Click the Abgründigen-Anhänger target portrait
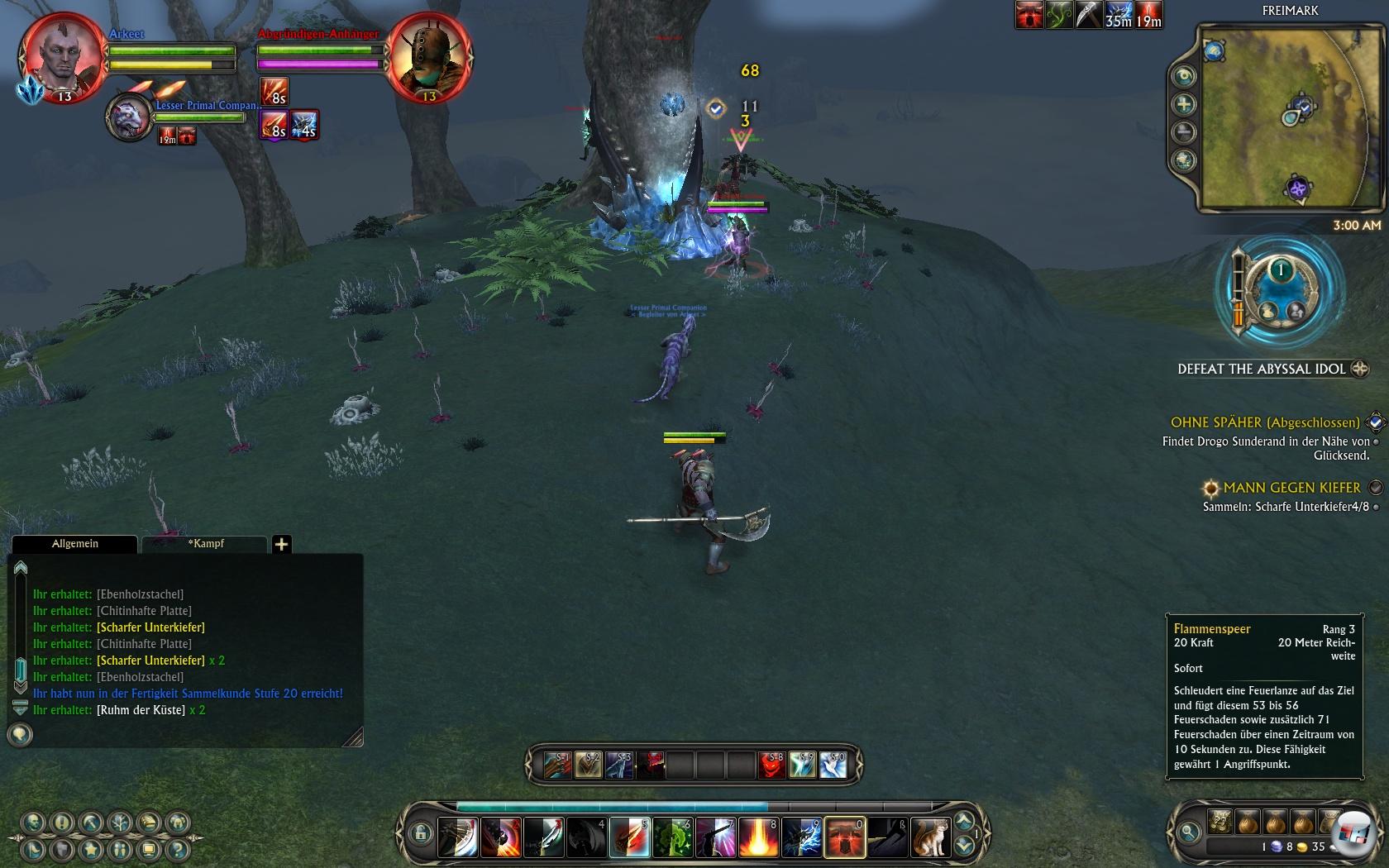This screenshot has height=868, width=1389. pyautogui.click(x=429, y=58)
